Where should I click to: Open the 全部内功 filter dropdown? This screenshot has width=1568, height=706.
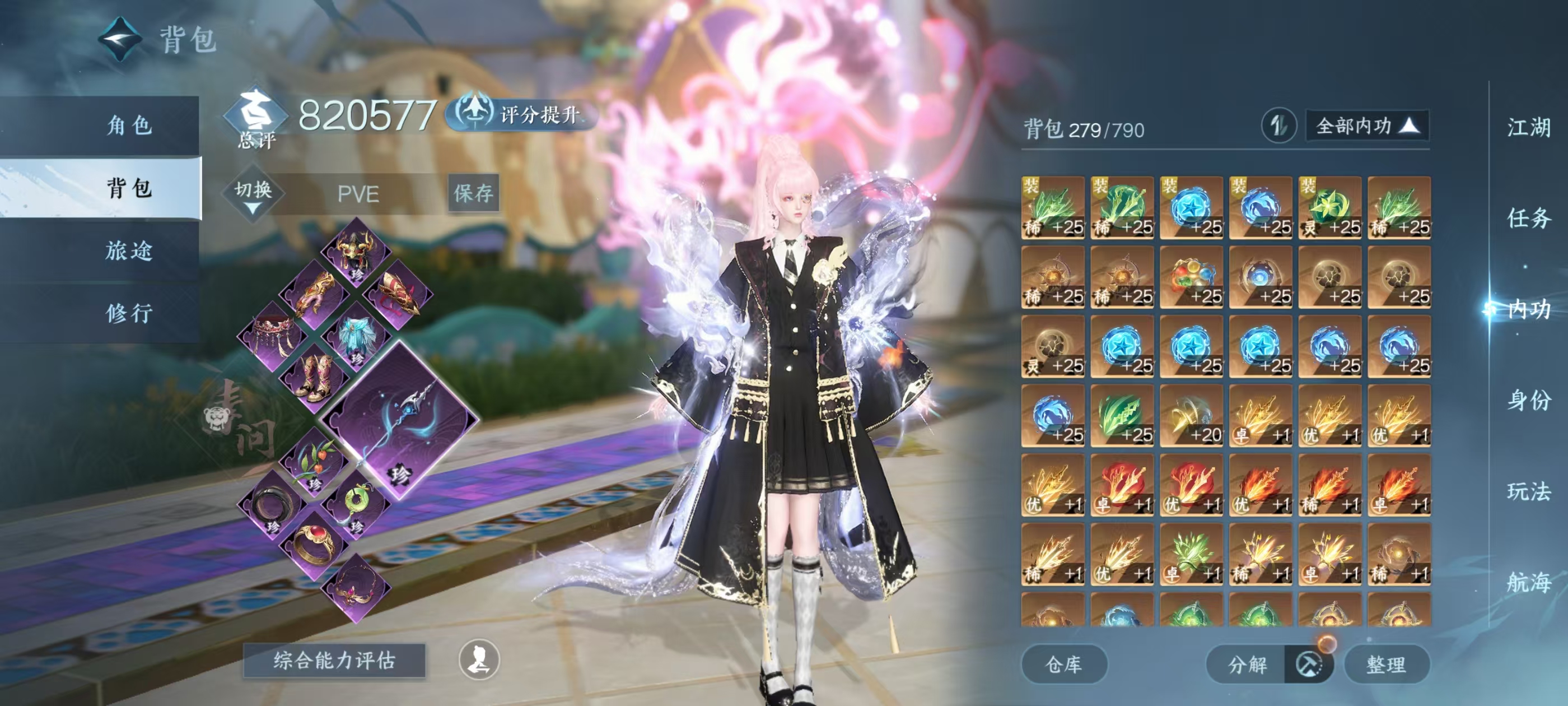pyautogui.click(x=1366, y=126)
